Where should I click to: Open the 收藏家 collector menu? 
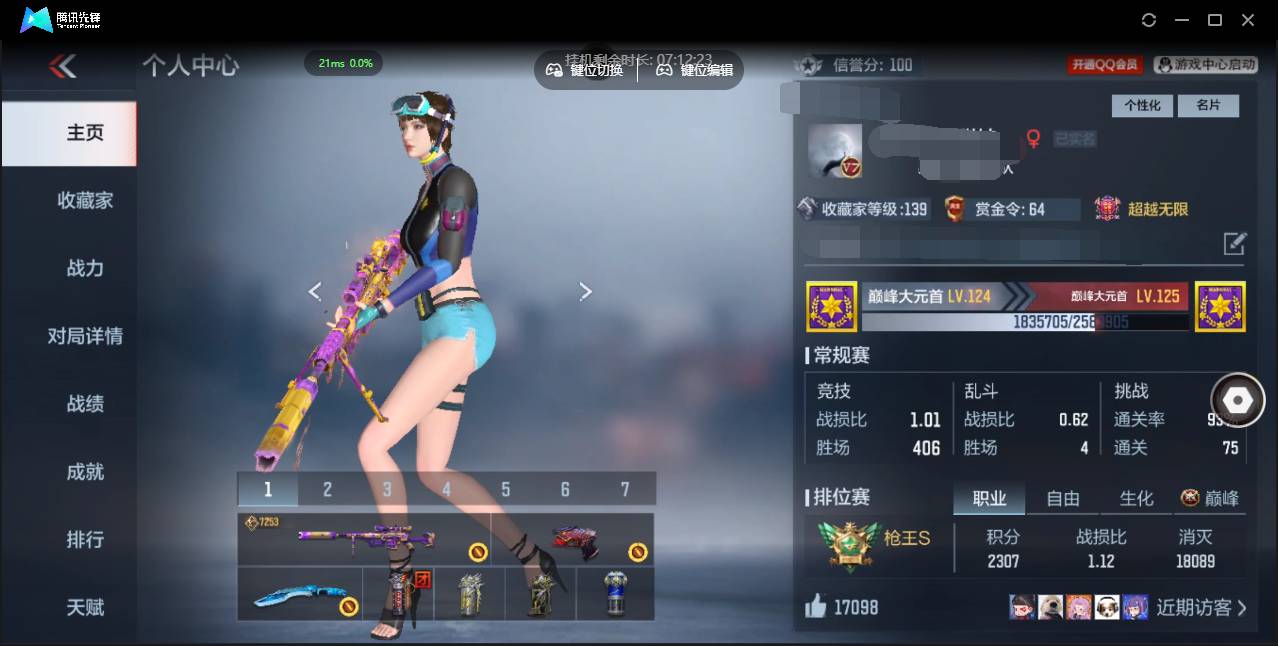click(x=85, y=201)
